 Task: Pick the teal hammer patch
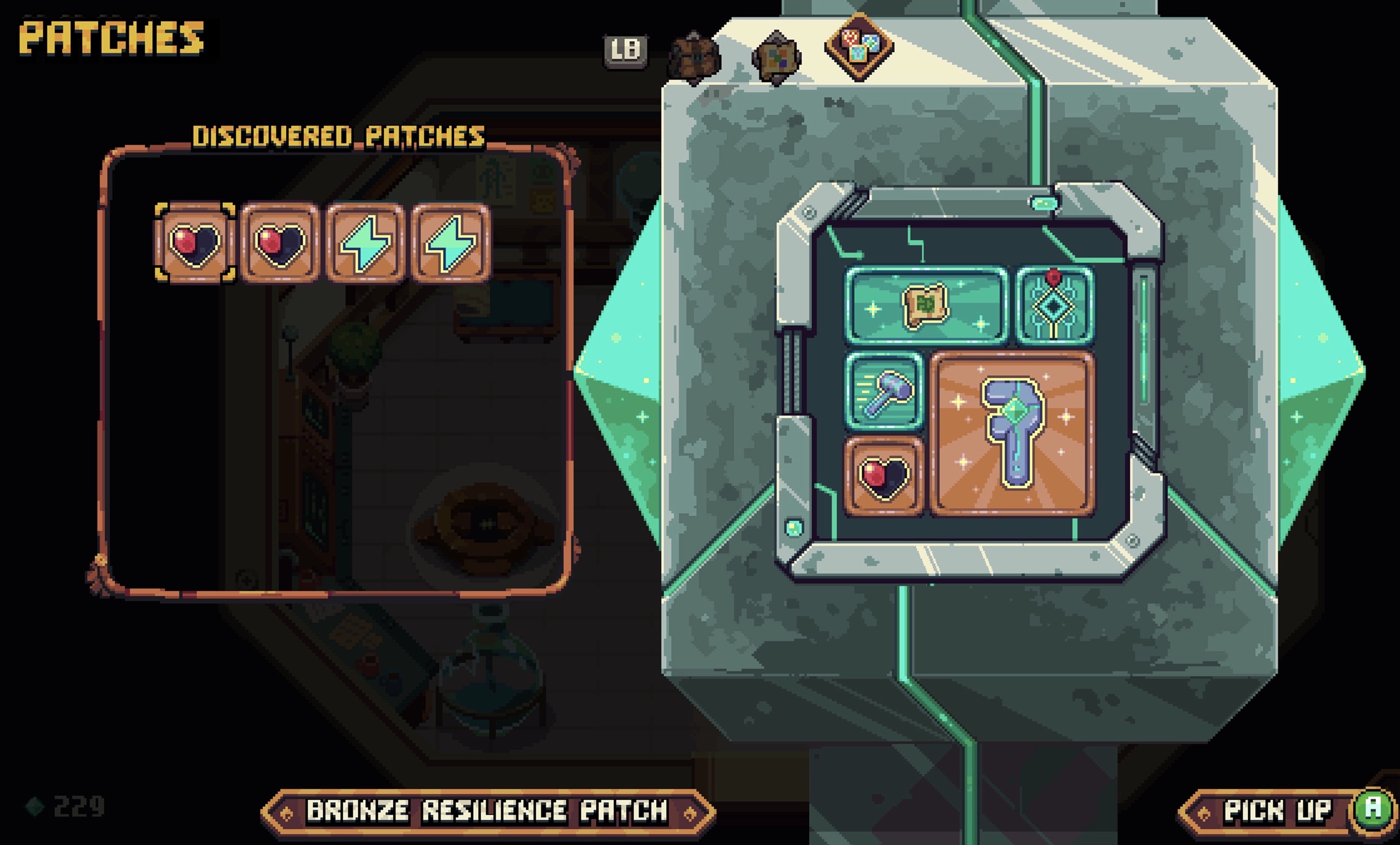pyautogui.click(x=884, y=391)
